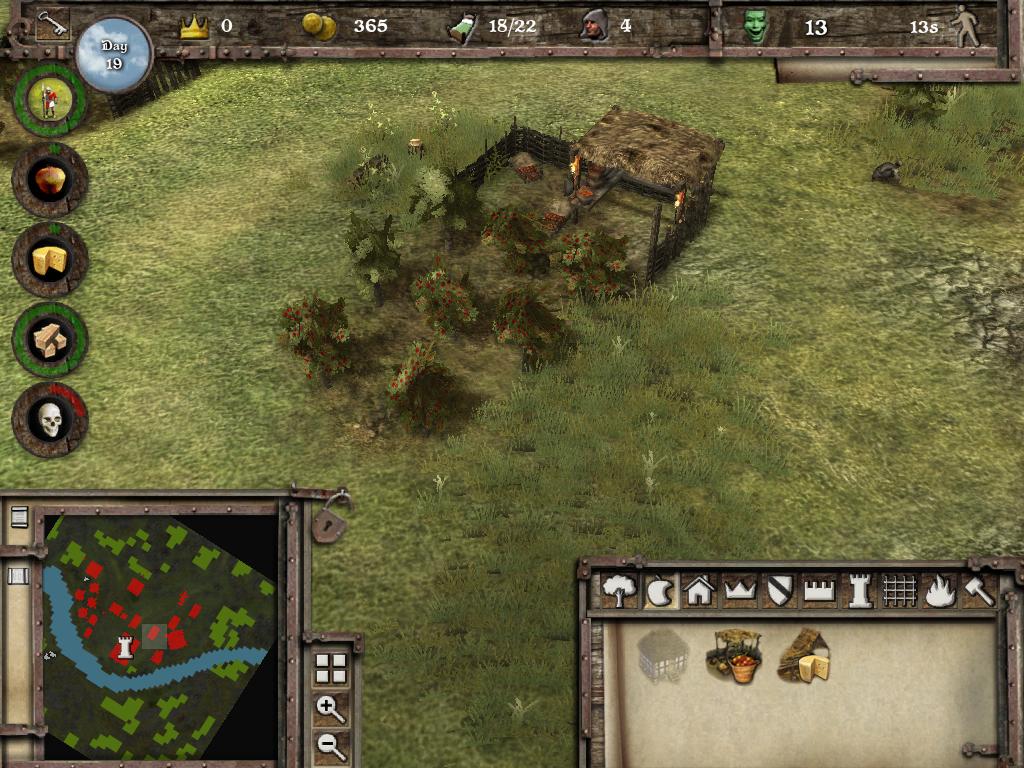1024x768 pixels.
Task: Zoom in with the plus magnifier
Action: (331, 709)
